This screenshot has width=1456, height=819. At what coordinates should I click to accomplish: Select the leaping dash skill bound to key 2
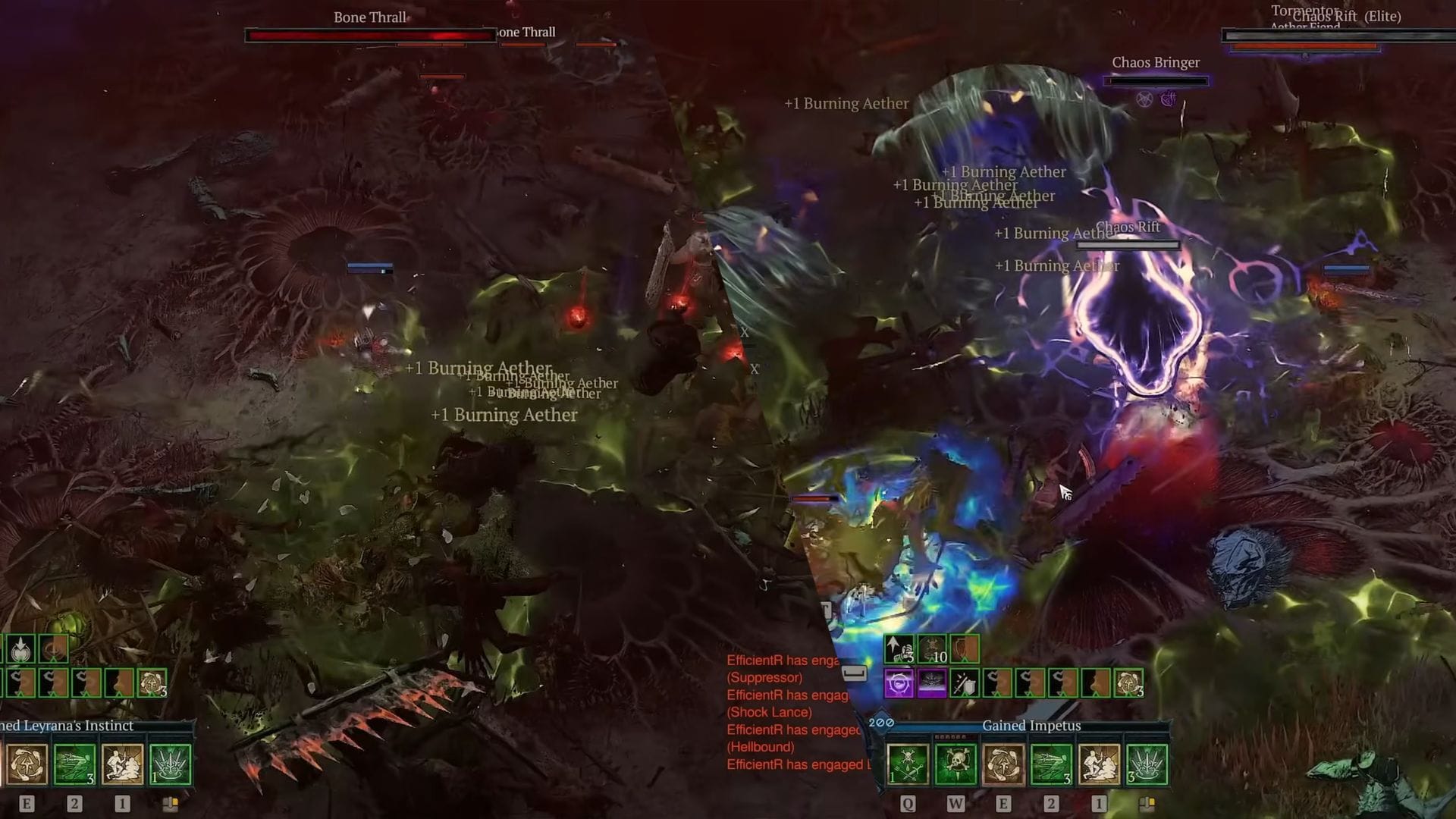tap(1051, 764)
